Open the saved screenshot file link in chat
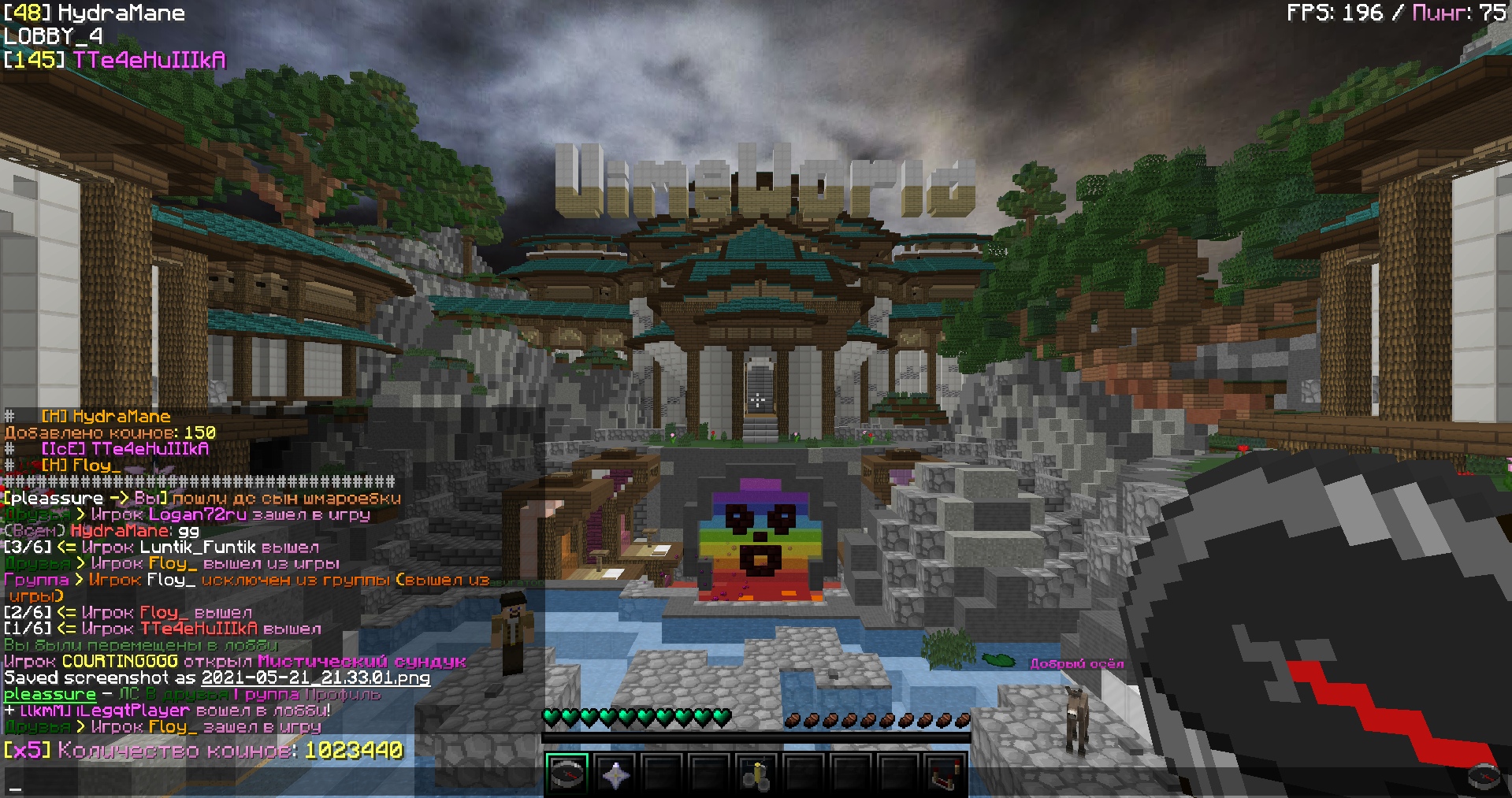Image resolution: width=1512 pixels, height=798 pixels. [x=315, y=678]
